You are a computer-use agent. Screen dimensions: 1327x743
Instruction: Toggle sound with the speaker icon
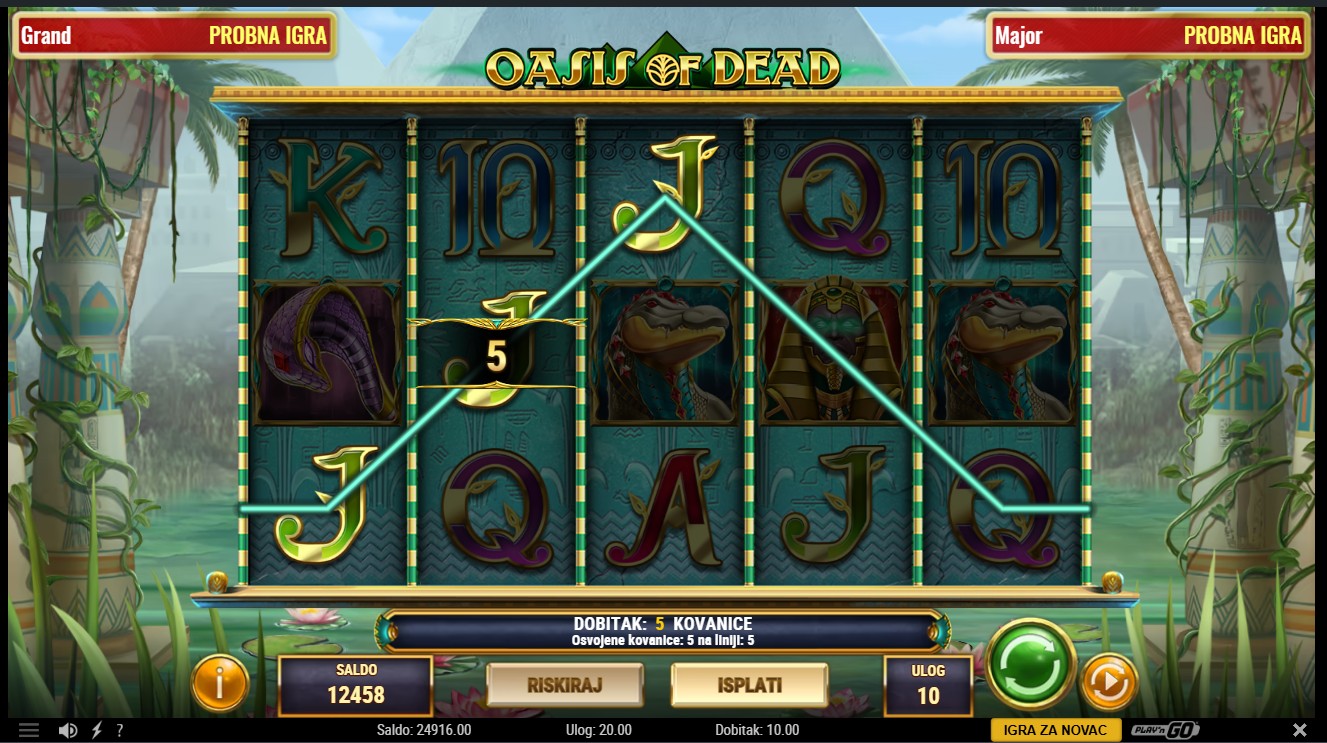68,730
